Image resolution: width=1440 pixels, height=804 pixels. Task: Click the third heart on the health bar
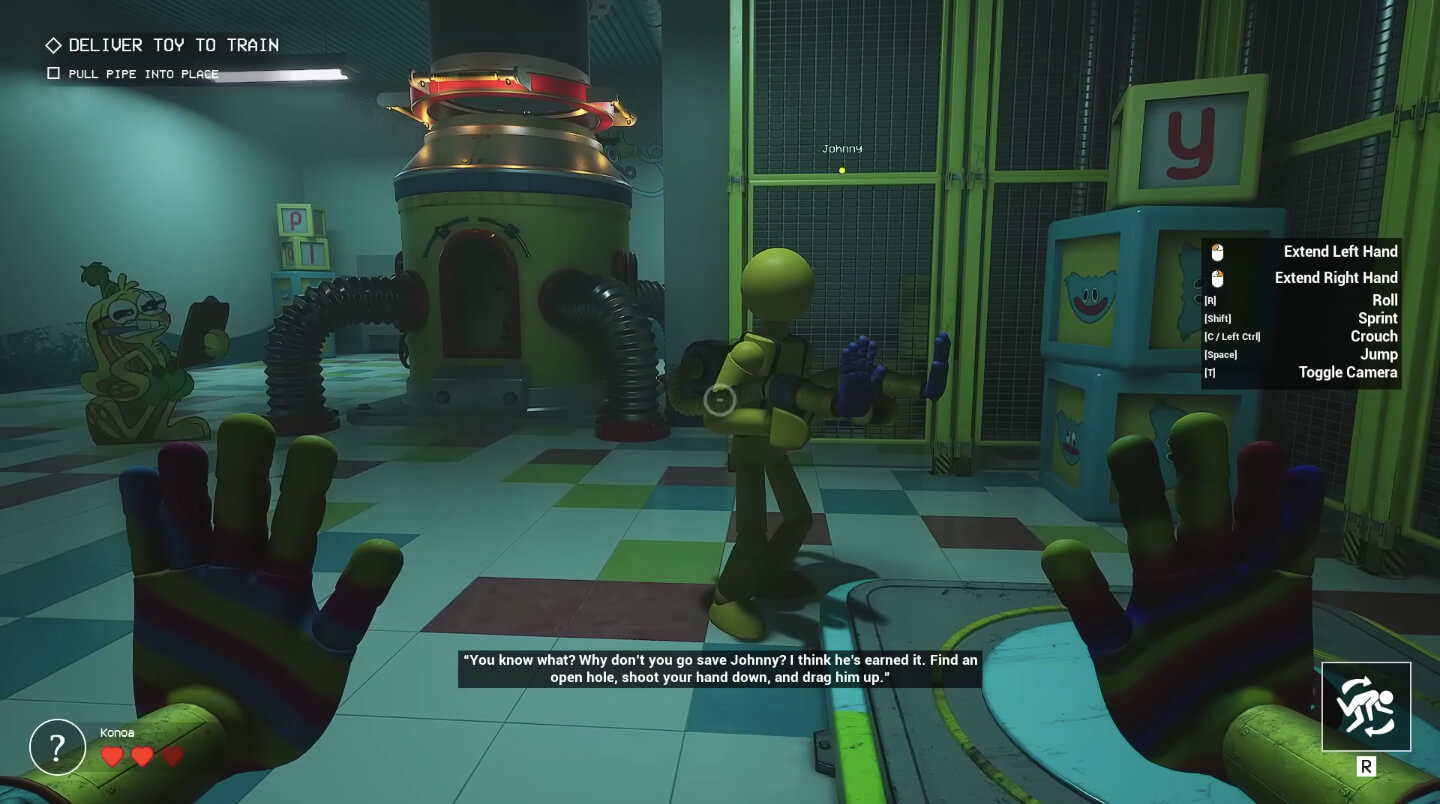click(x=172, y=757)
